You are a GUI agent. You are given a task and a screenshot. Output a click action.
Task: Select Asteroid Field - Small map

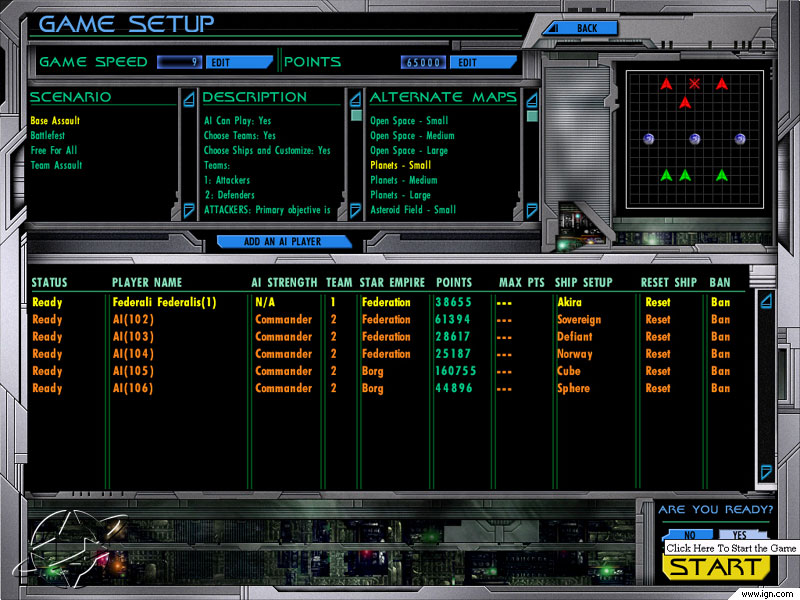[x=413, y=210]
